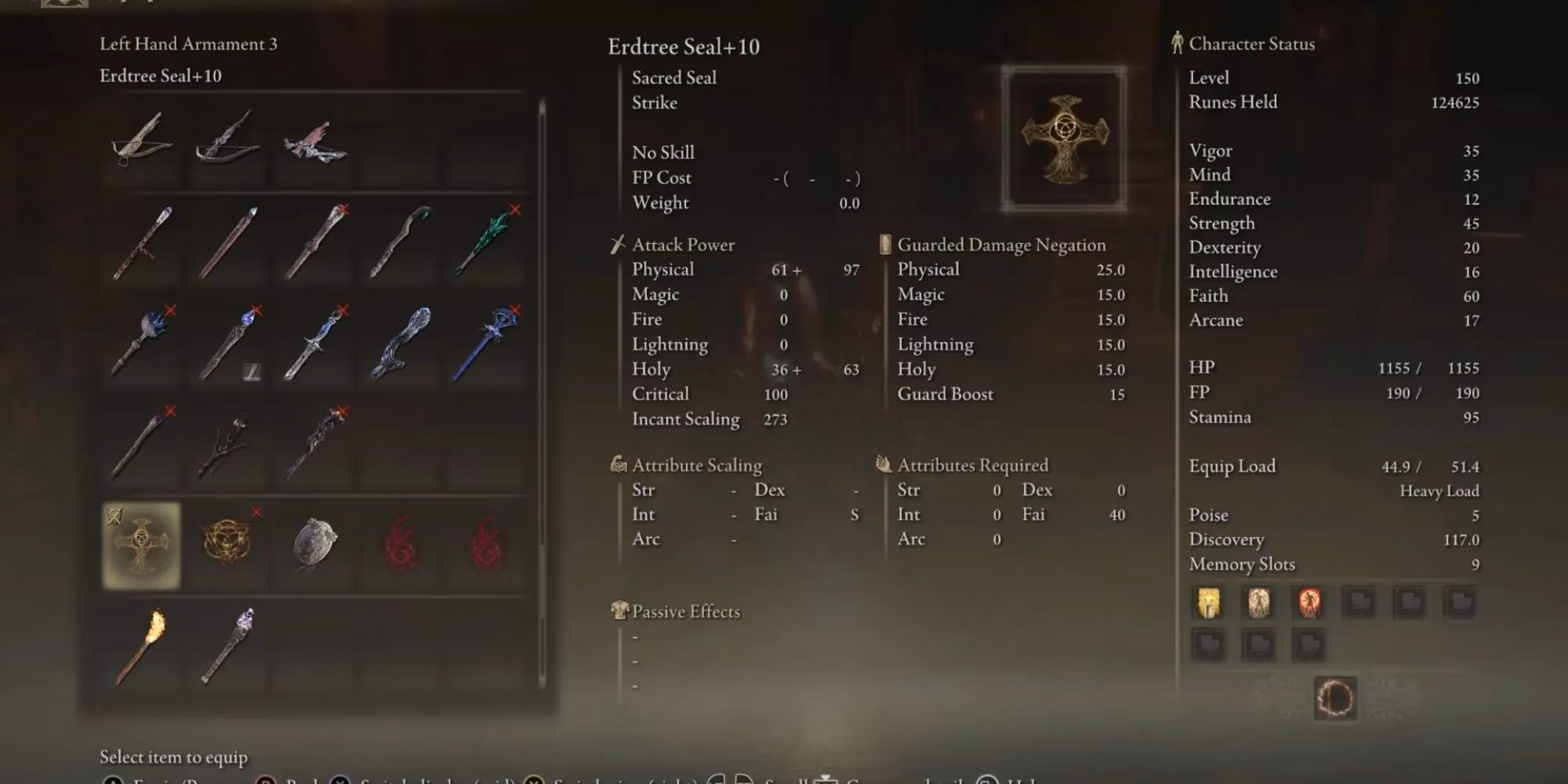Click the glowing ring rune icon
Image resolution: width=1568 pixels, height=784 pixels.
click(1335, 697)
